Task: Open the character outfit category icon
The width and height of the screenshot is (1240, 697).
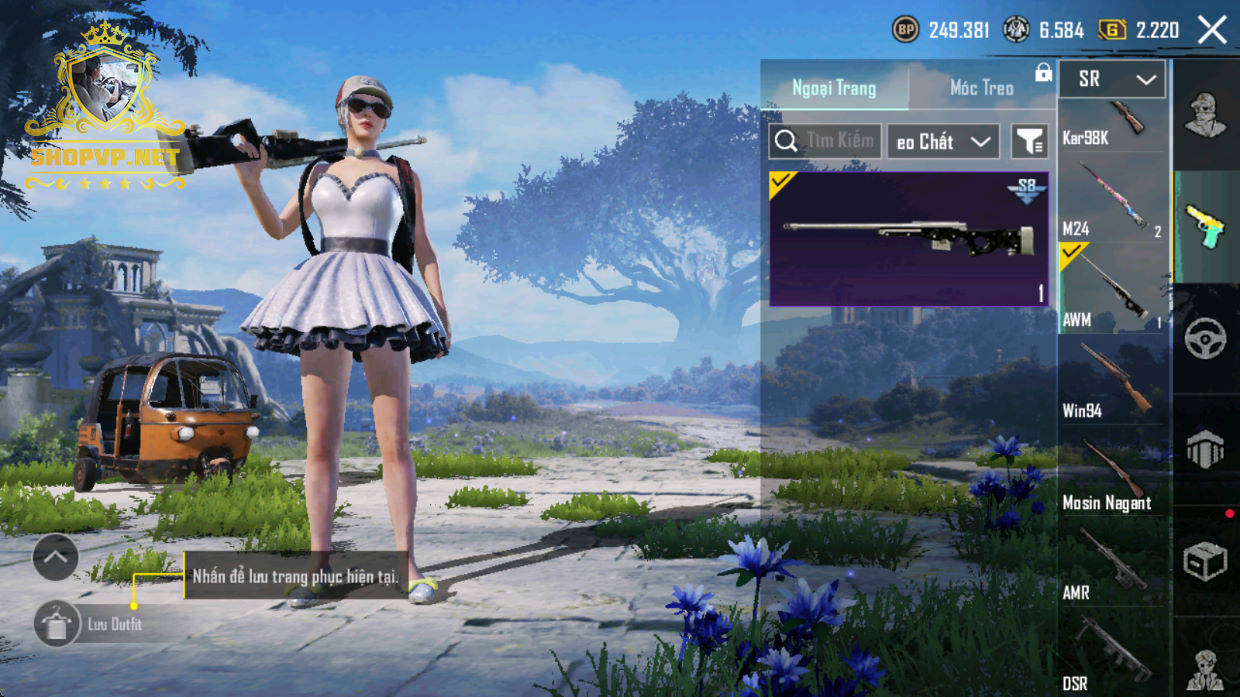Action: 1205,114
